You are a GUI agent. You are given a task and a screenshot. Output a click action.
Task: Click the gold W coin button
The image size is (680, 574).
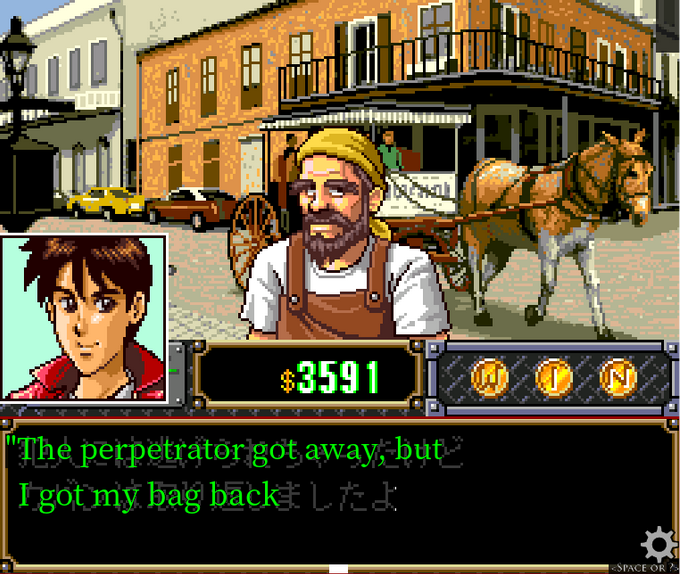pos(490,376)
